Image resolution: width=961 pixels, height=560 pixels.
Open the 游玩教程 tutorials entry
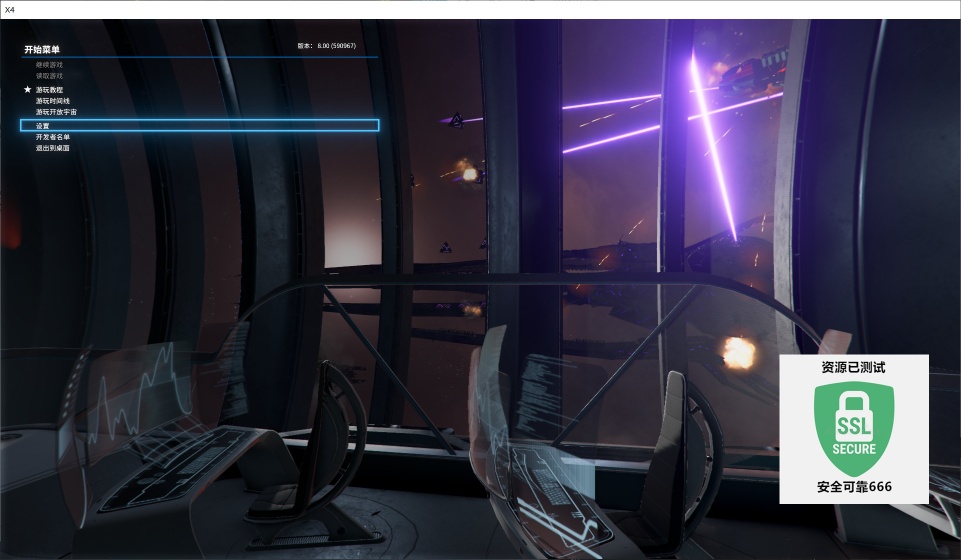pyautogui.click(x=50, y=90)
